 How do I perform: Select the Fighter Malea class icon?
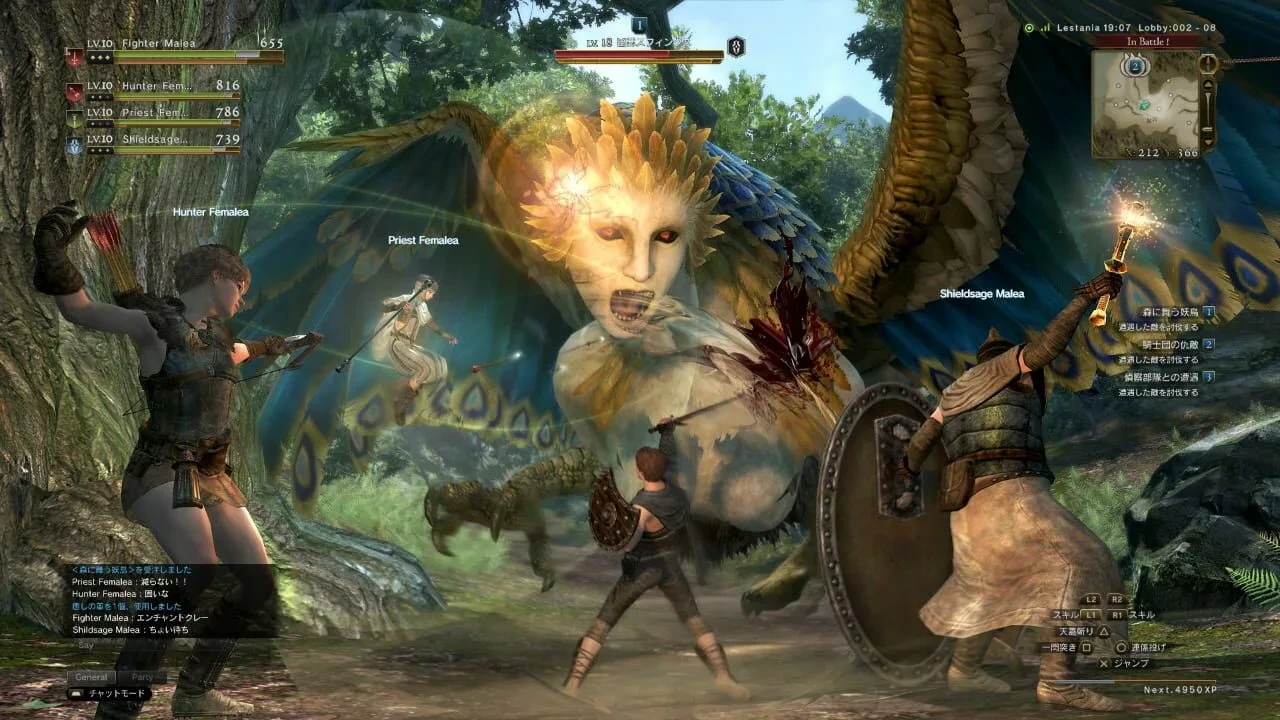pyautogui.click(x=74, y=57)
